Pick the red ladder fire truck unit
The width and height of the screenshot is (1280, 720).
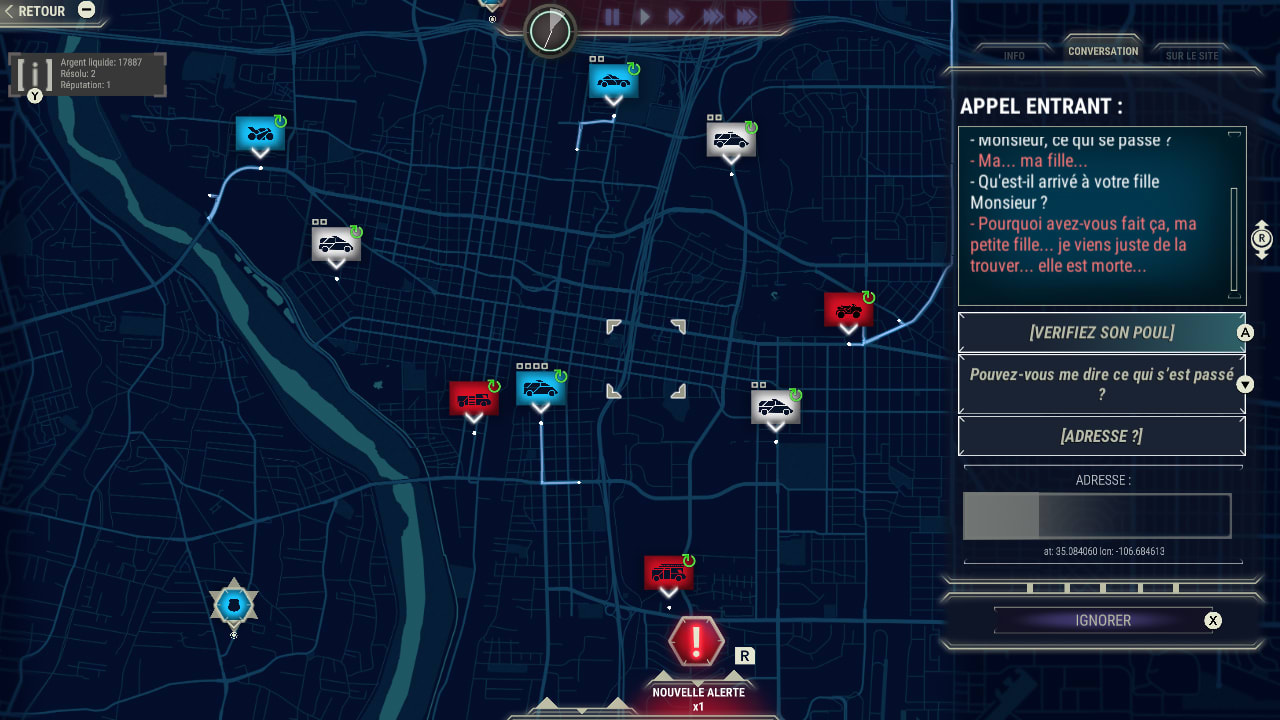coord(473,398)
